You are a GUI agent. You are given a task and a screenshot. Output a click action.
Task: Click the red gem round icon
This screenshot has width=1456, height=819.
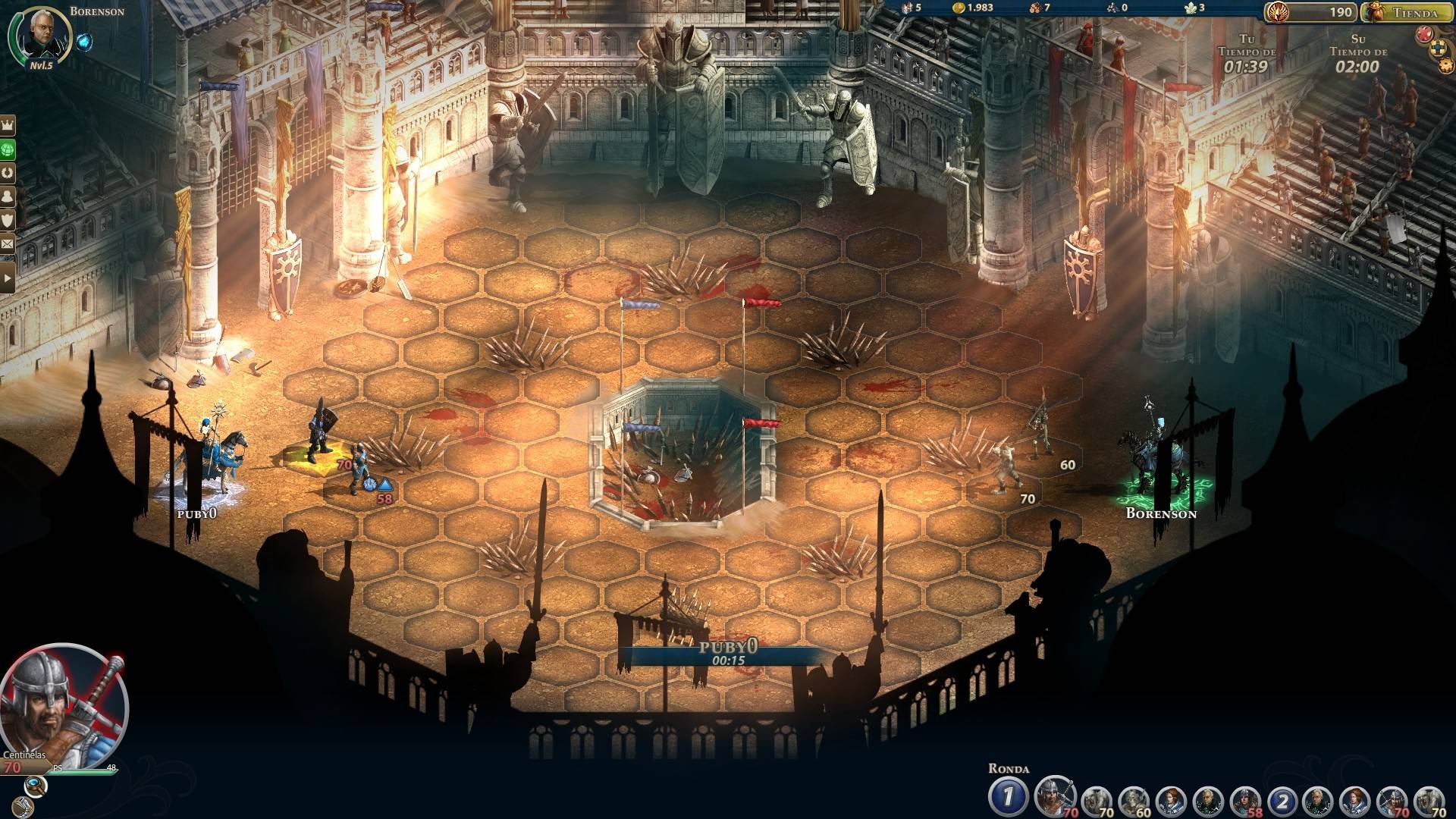point(1423,33)
